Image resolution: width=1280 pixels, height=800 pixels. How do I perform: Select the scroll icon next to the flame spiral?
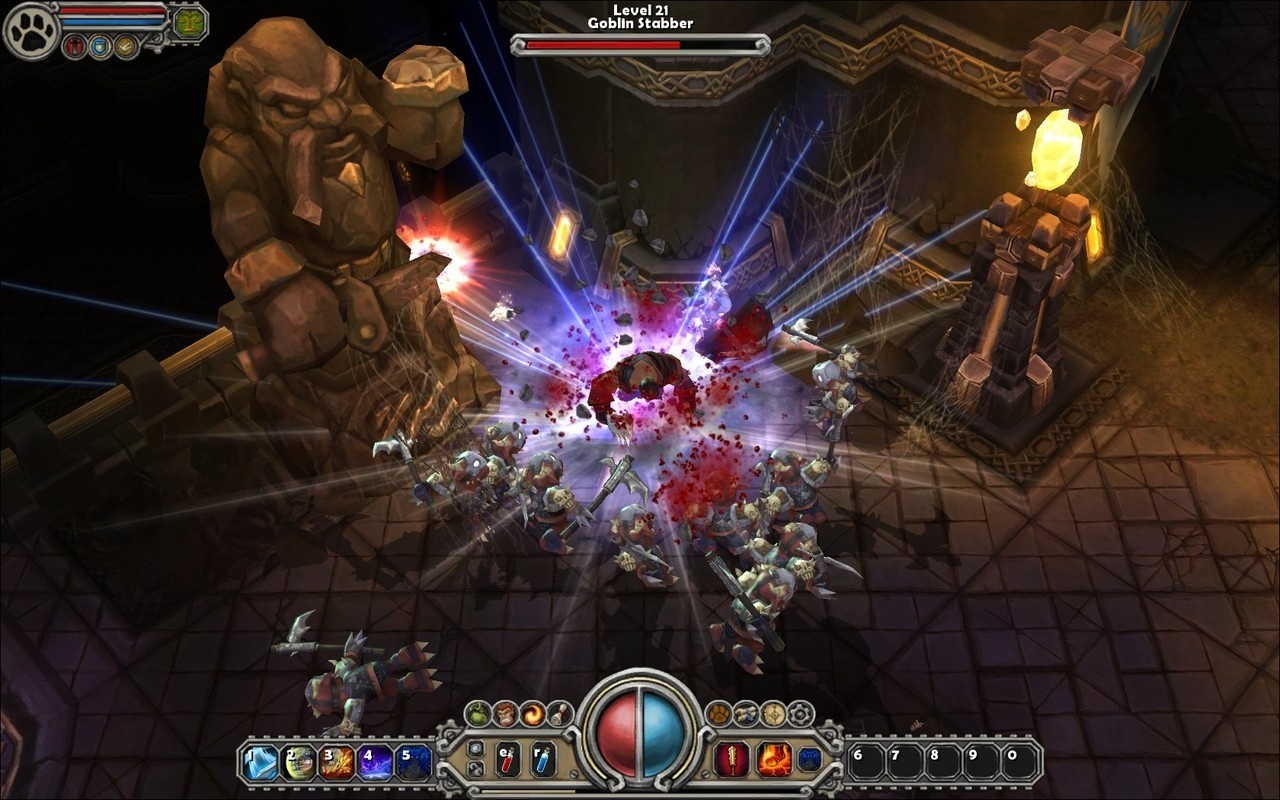560,713
